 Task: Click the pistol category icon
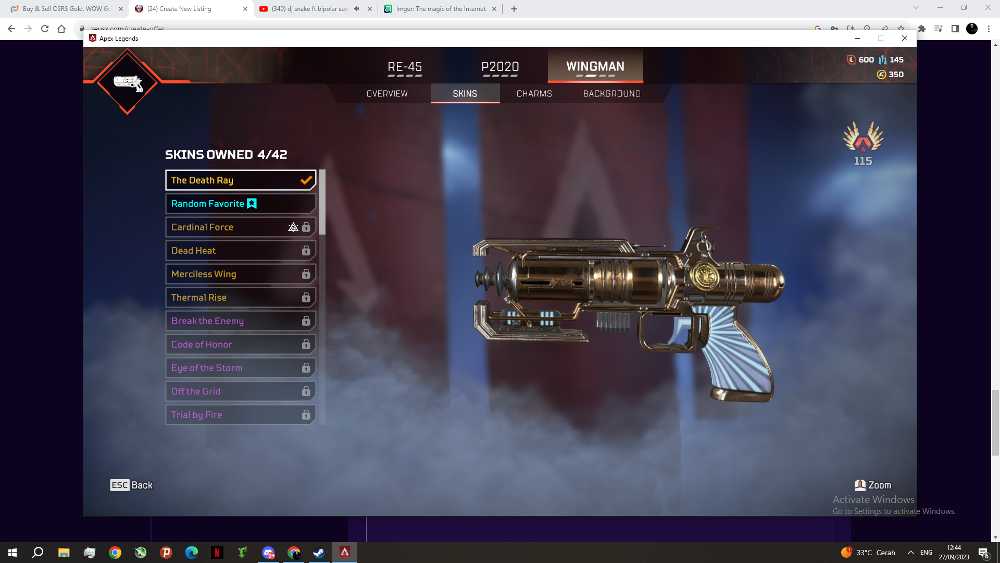tap(127, 82)
